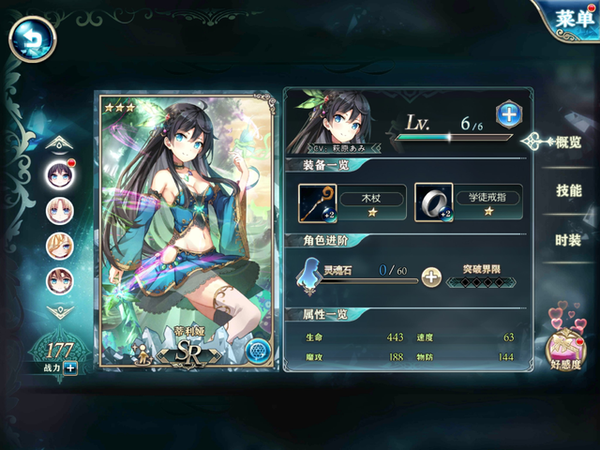600x450 pixels.
Task: Tap the blue plus next to level
Action: [508, 114]
